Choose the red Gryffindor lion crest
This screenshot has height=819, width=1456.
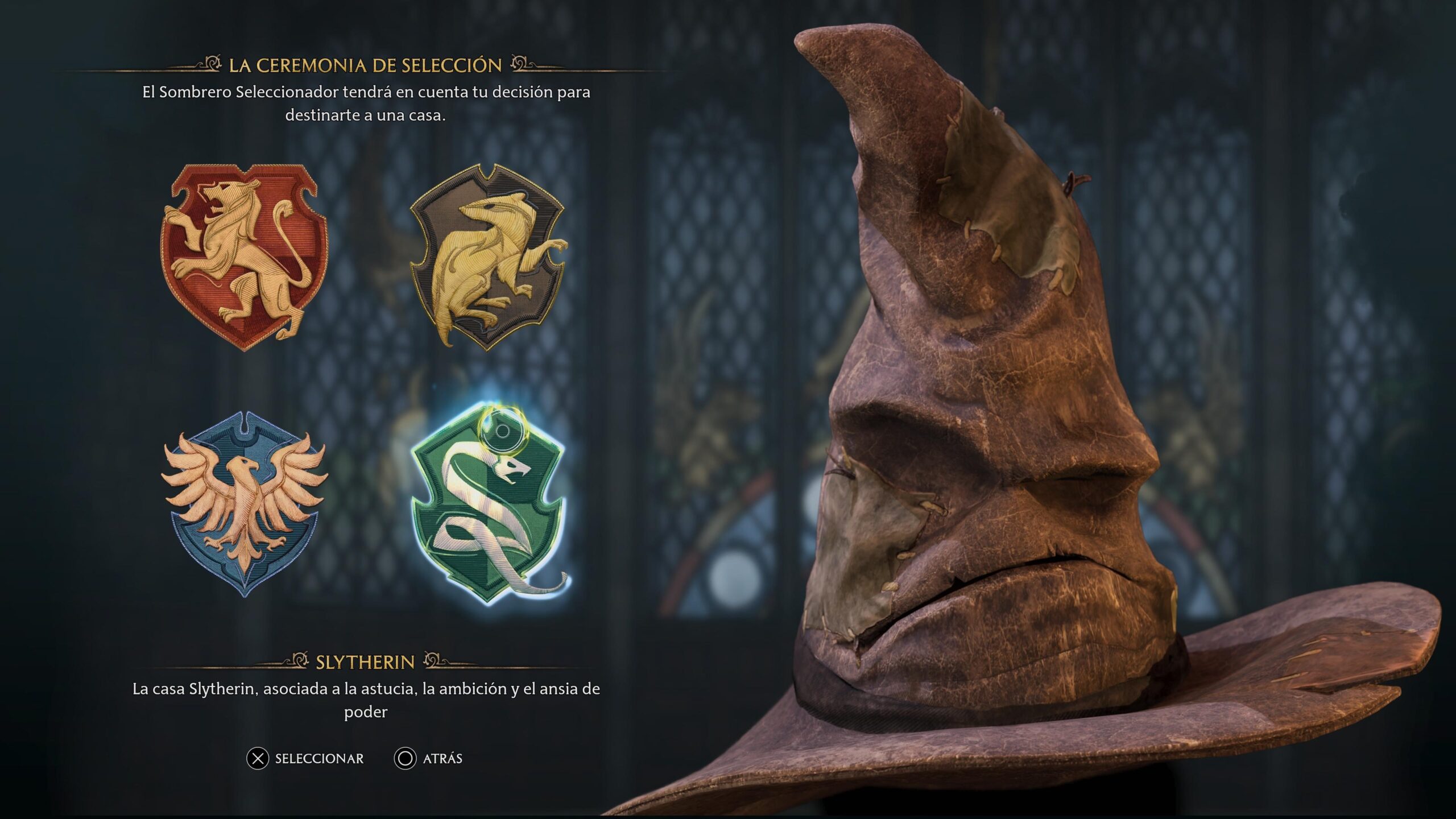[243, 257]
